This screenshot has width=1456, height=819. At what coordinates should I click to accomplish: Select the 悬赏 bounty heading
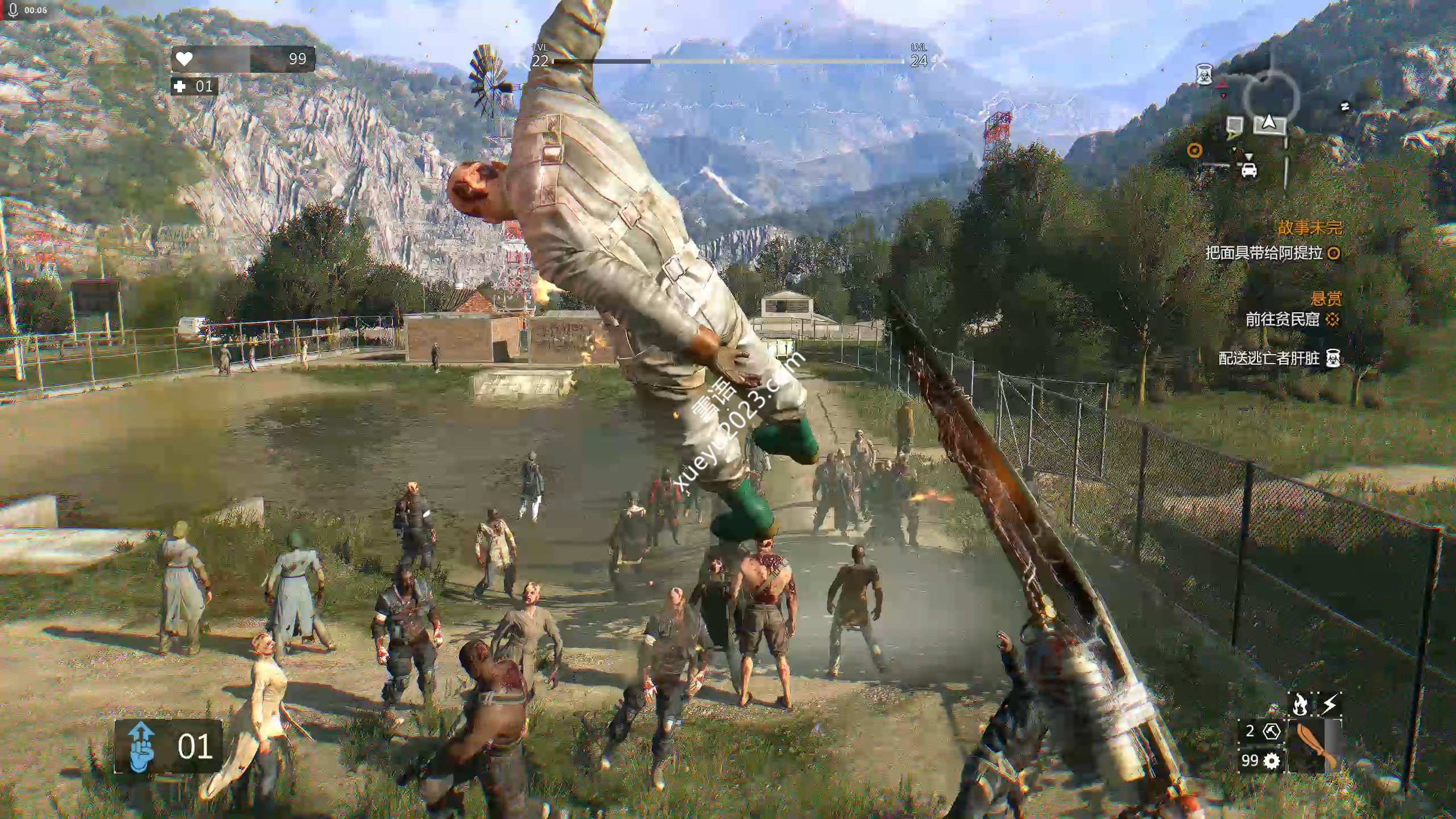(x=1326, y=298)
